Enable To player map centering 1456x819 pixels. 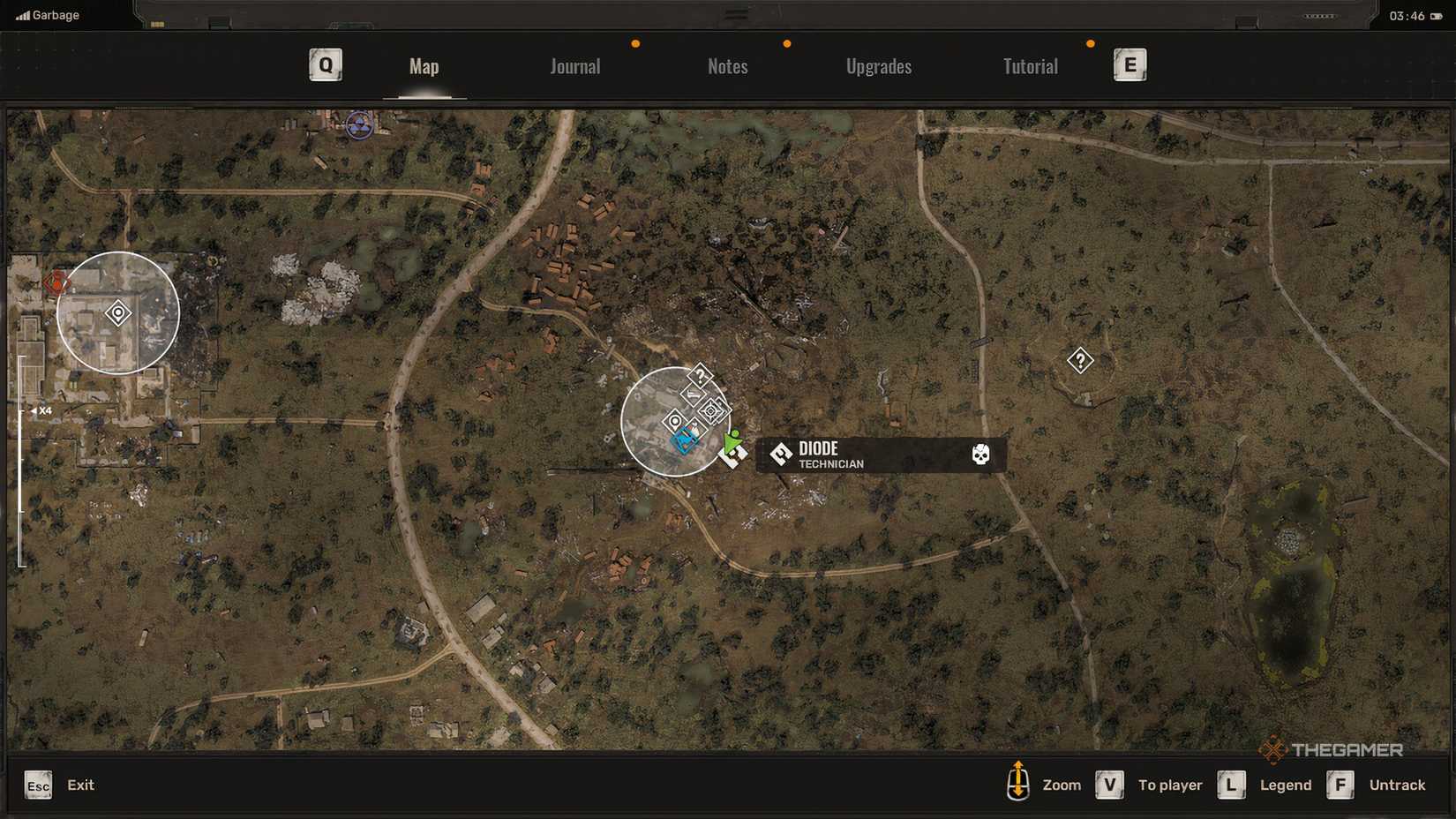pos(1171,785)
